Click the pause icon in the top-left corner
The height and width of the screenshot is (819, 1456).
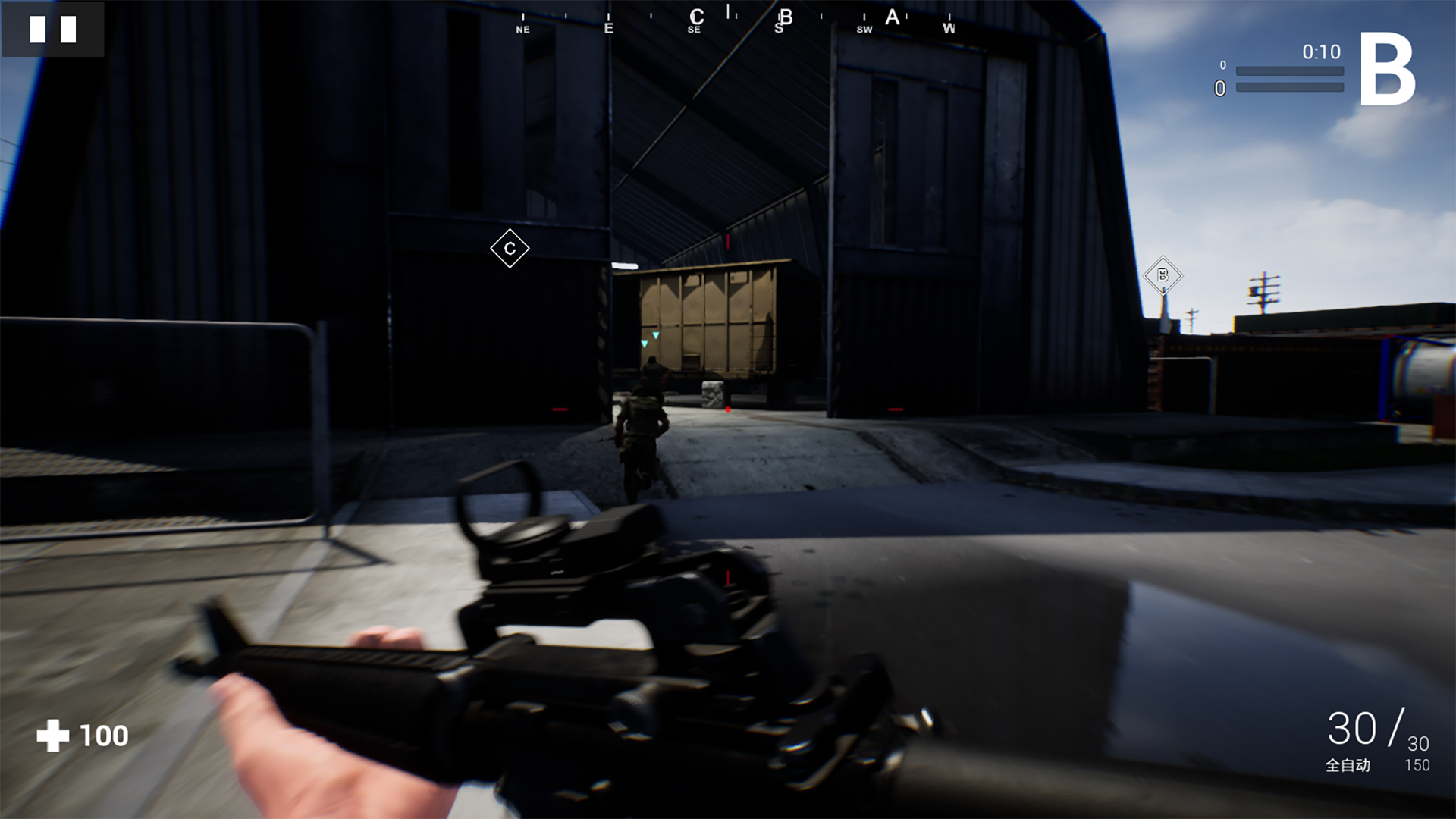tap(53, 30)
